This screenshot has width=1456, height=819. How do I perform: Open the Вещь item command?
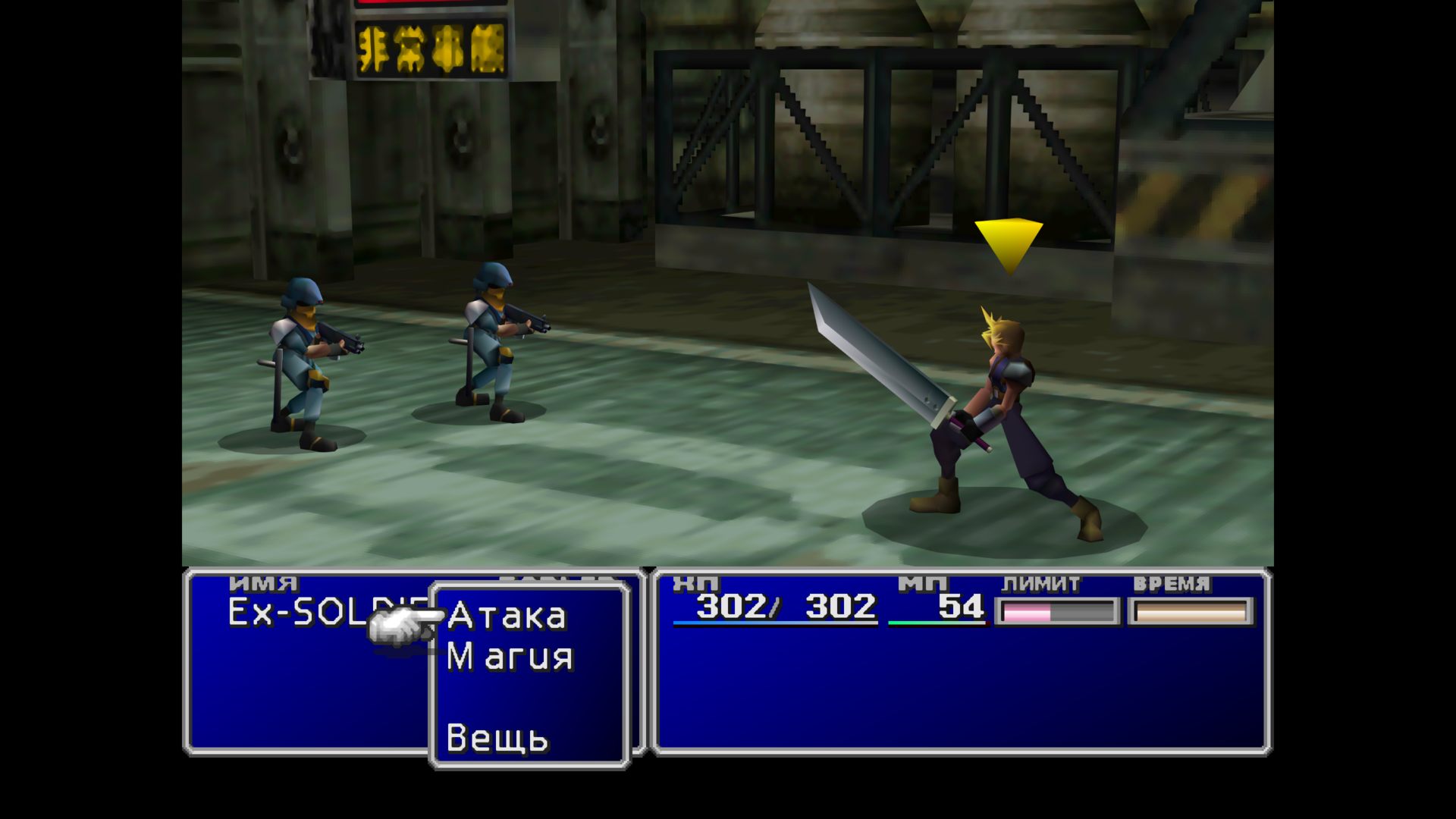point(497,738)
